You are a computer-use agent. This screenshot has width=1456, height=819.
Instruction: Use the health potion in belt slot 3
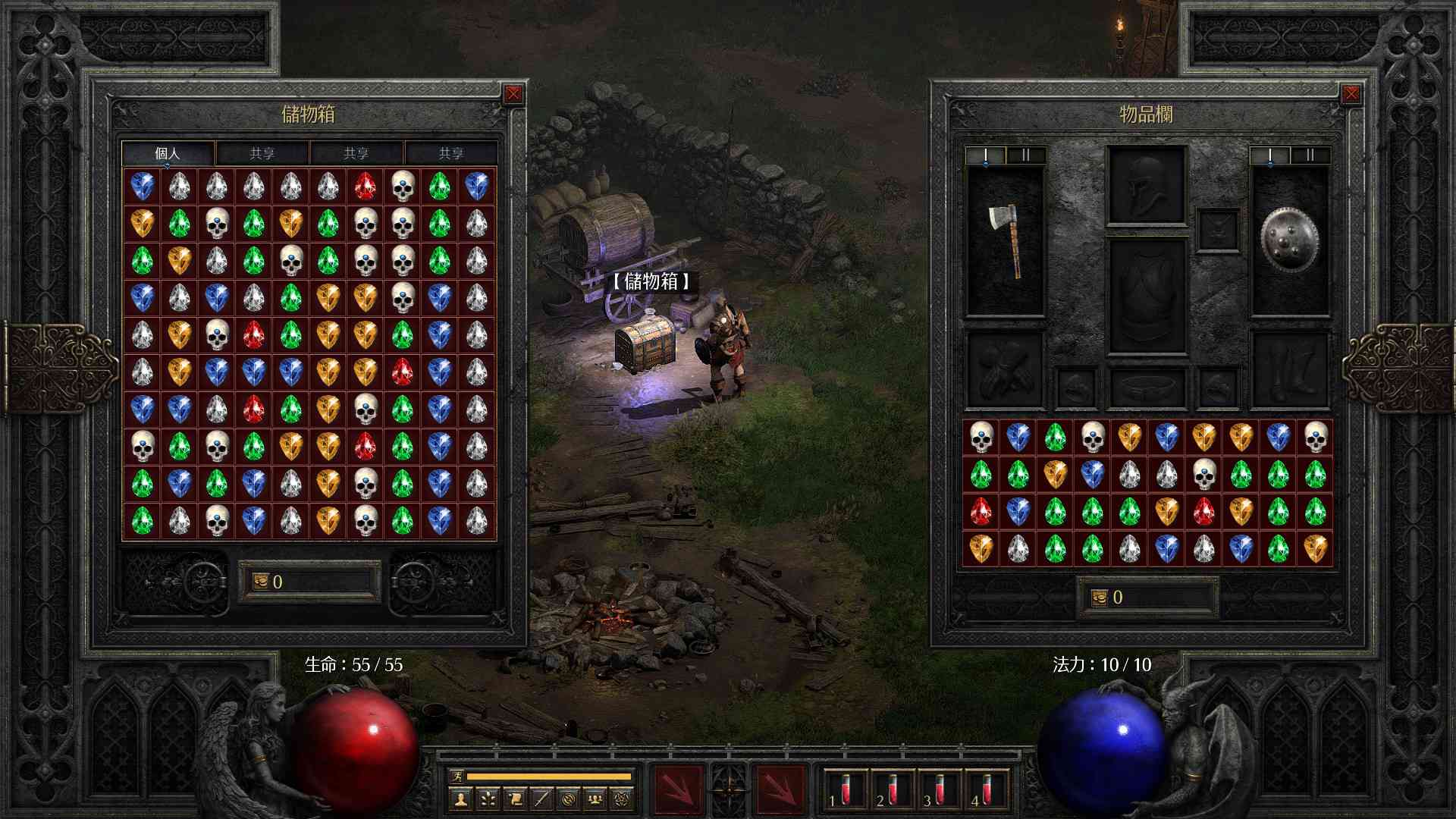point(940,790)
